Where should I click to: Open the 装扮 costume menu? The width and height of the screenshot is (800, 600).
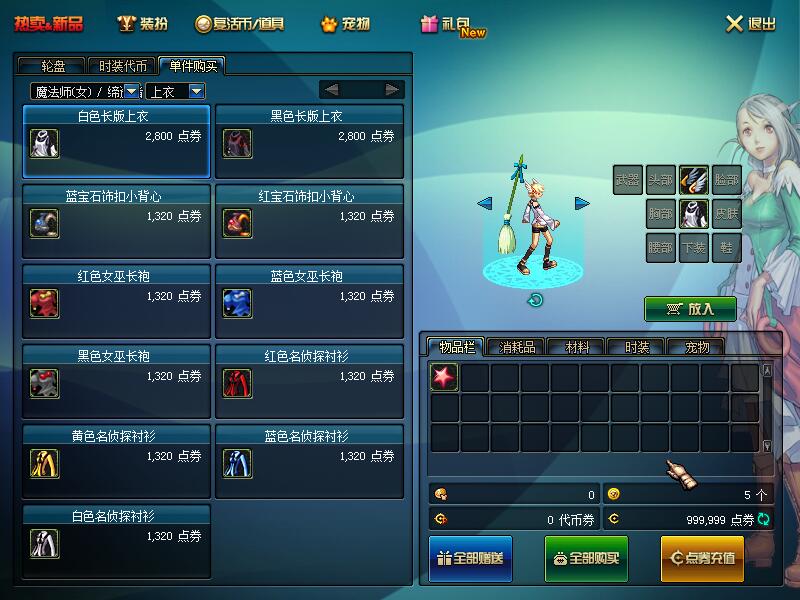(x=142, y=24)
